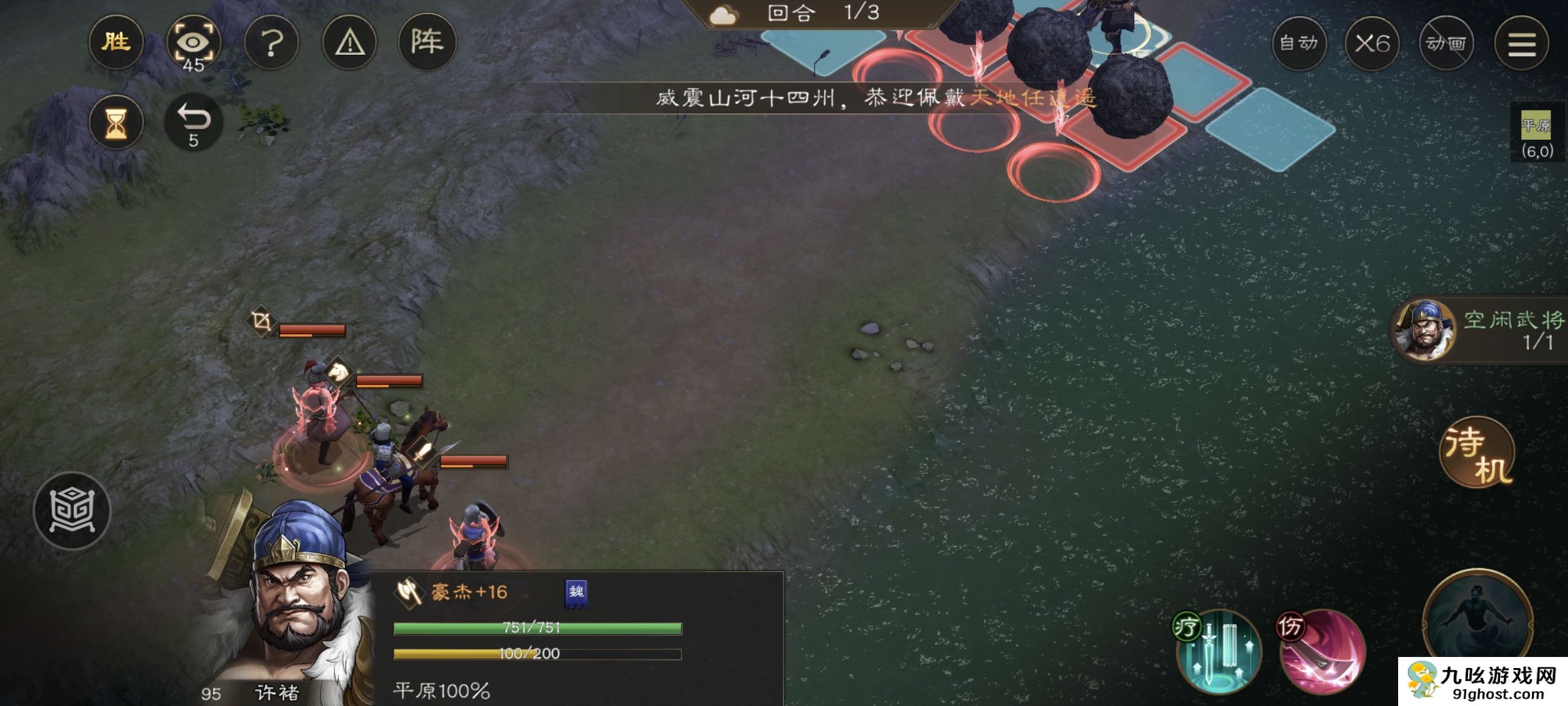
Task: Select the hourglass end-turn icon
Action: click(x=116, y=122)
